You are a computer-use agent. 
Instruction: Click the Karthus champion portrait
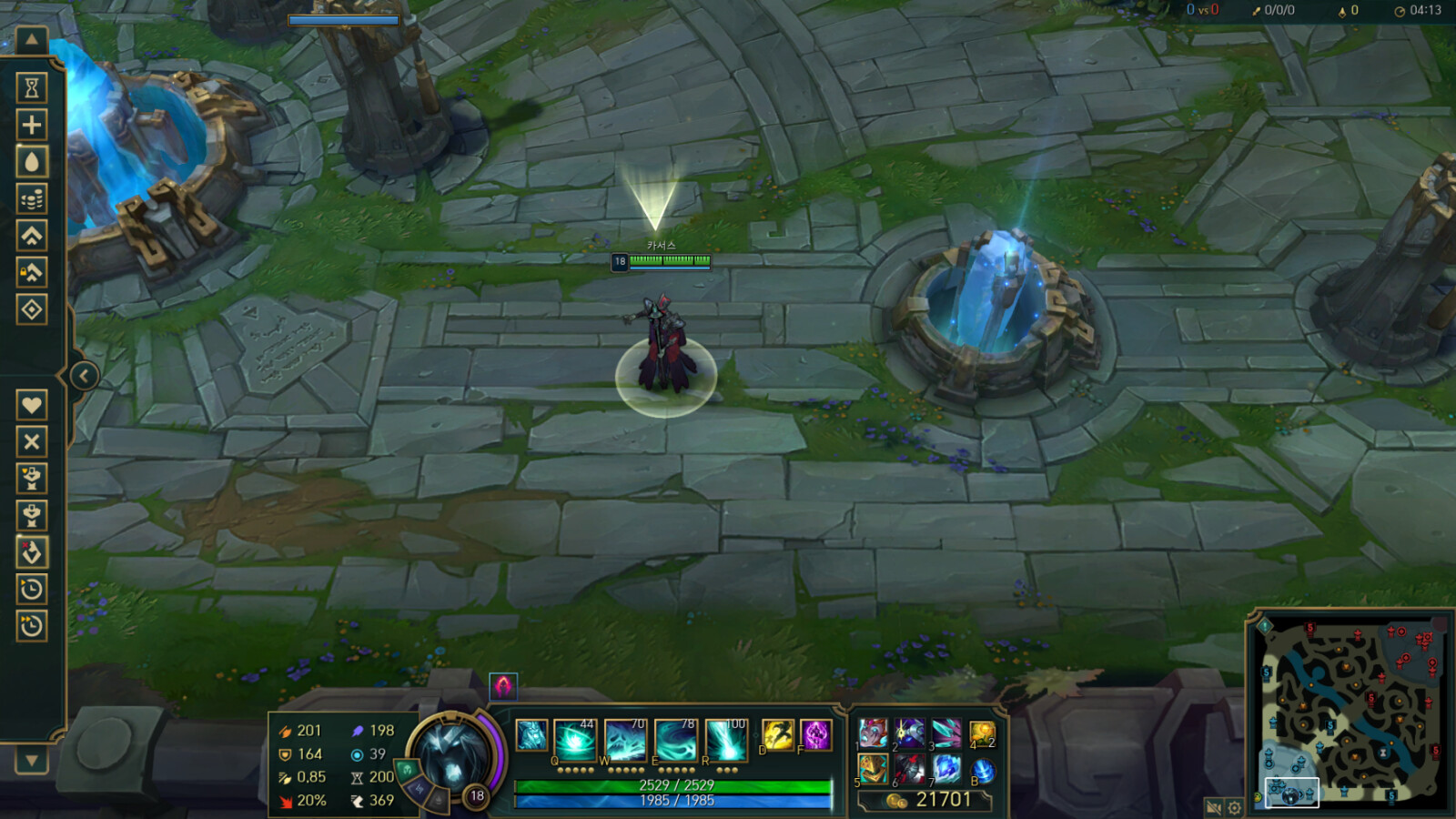click(452, 753)
